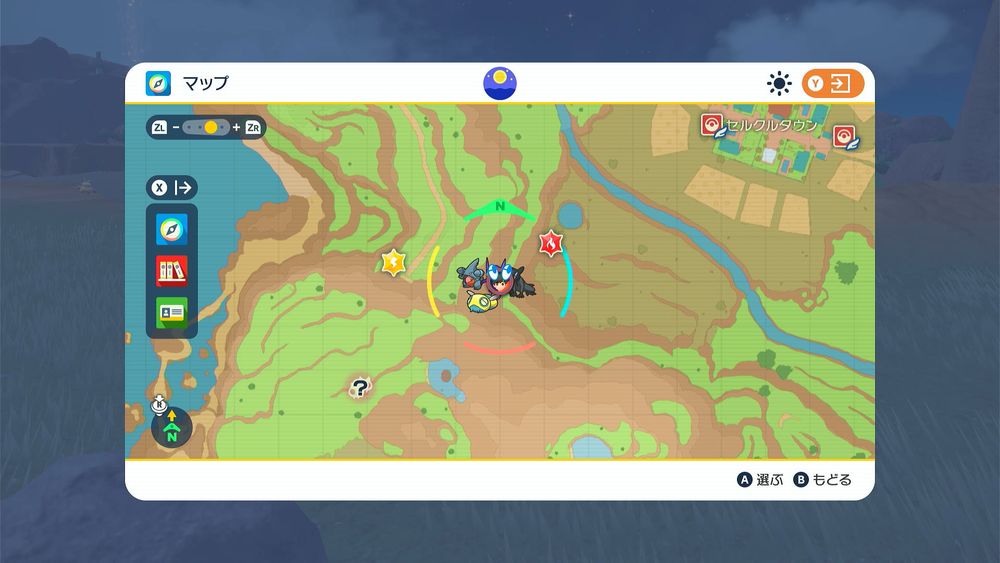The width and height of the screenshot is (1000, 563).
Task: Collapse the app side panel arrow
Action: (x=184, y=187)
